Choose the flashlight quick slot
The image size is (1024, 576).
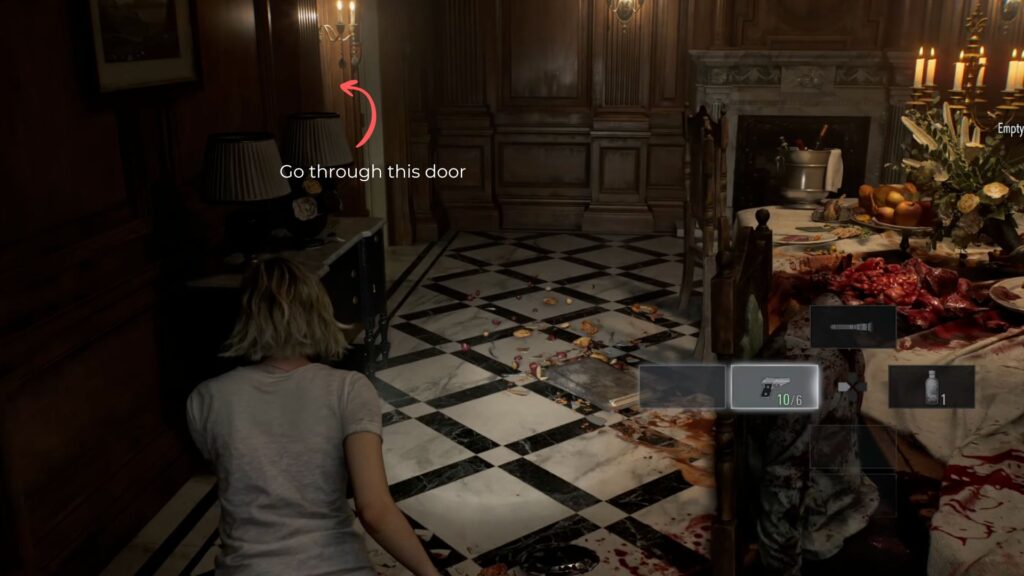[853, 327]
